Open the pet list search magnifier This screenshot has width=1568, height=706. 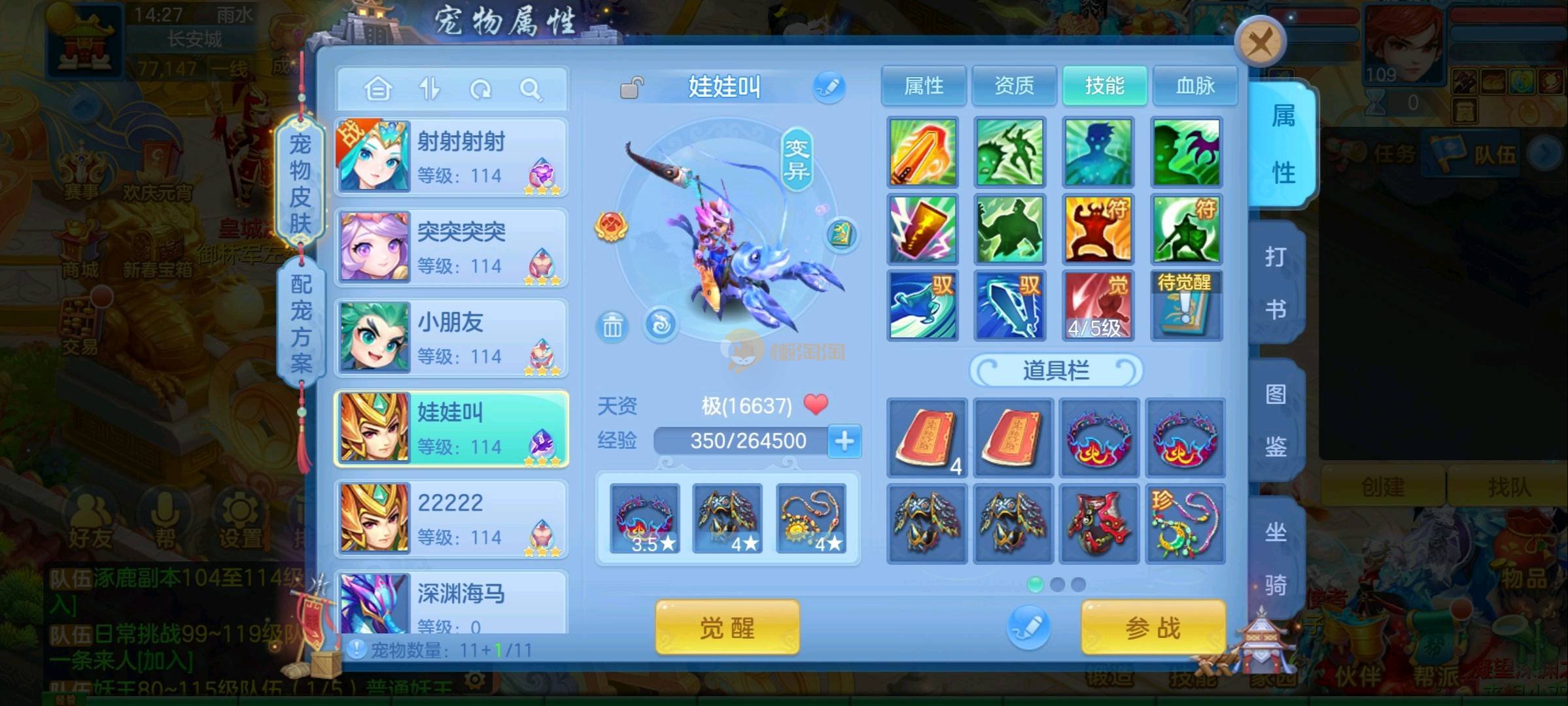(531, 89)
